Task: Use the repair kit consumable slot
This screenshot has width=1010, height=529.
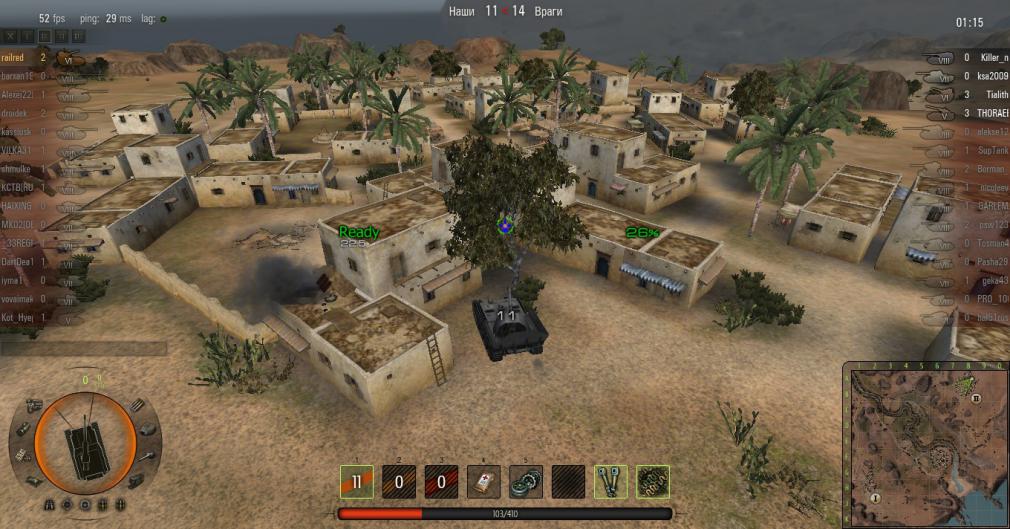Action: pos(526,481)
